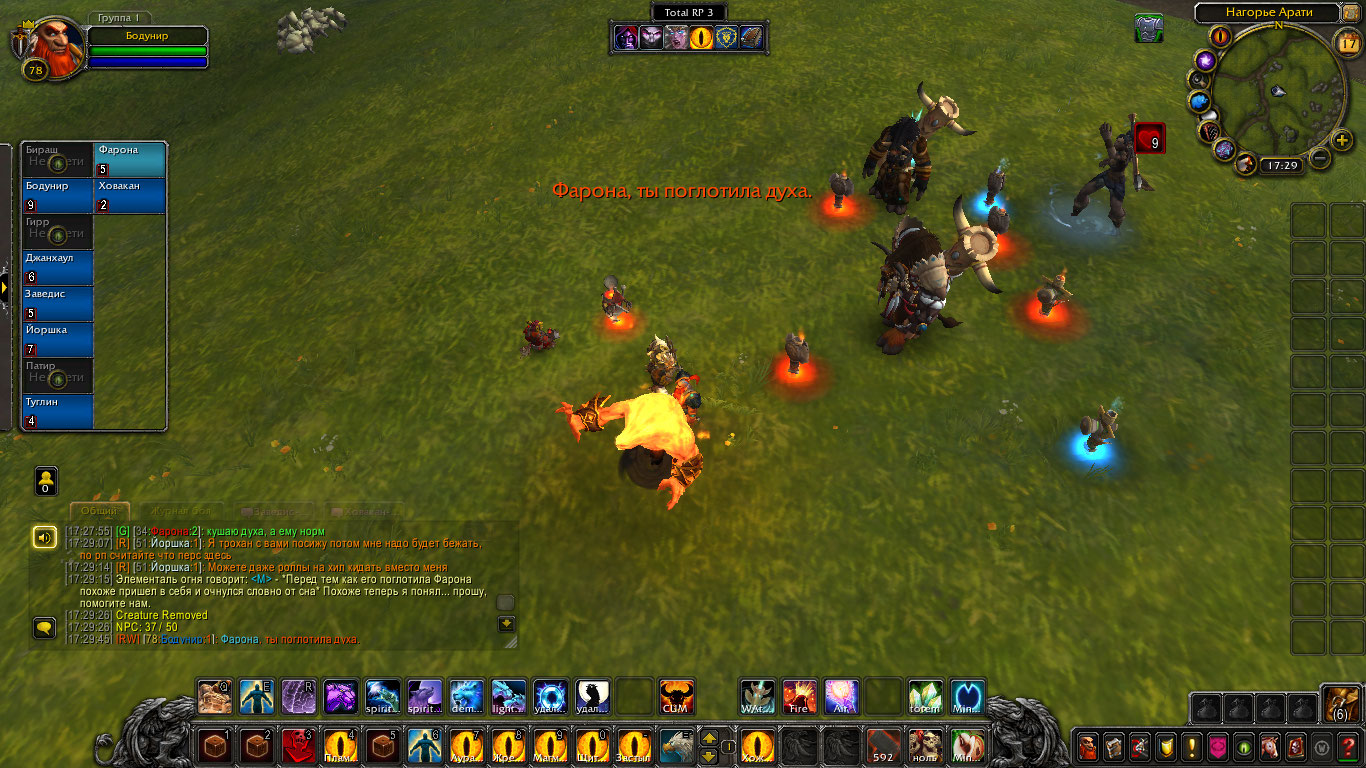The image size is (1366, 768).
Task: Open the backpack showing (6) free slots
Action: tap(1340, 704)
